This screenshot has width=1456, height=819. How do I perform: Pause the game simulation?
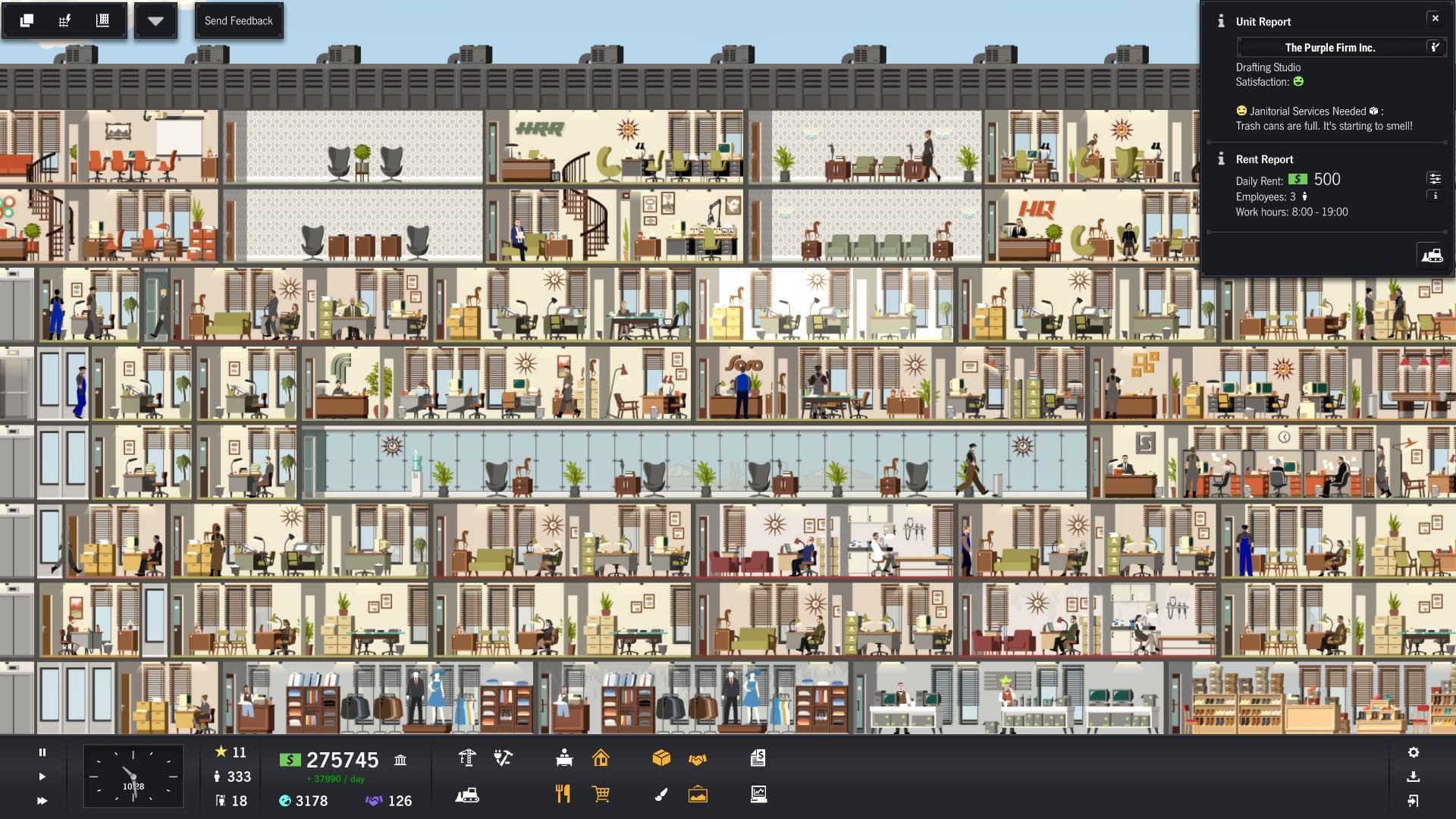coord(42,753)
